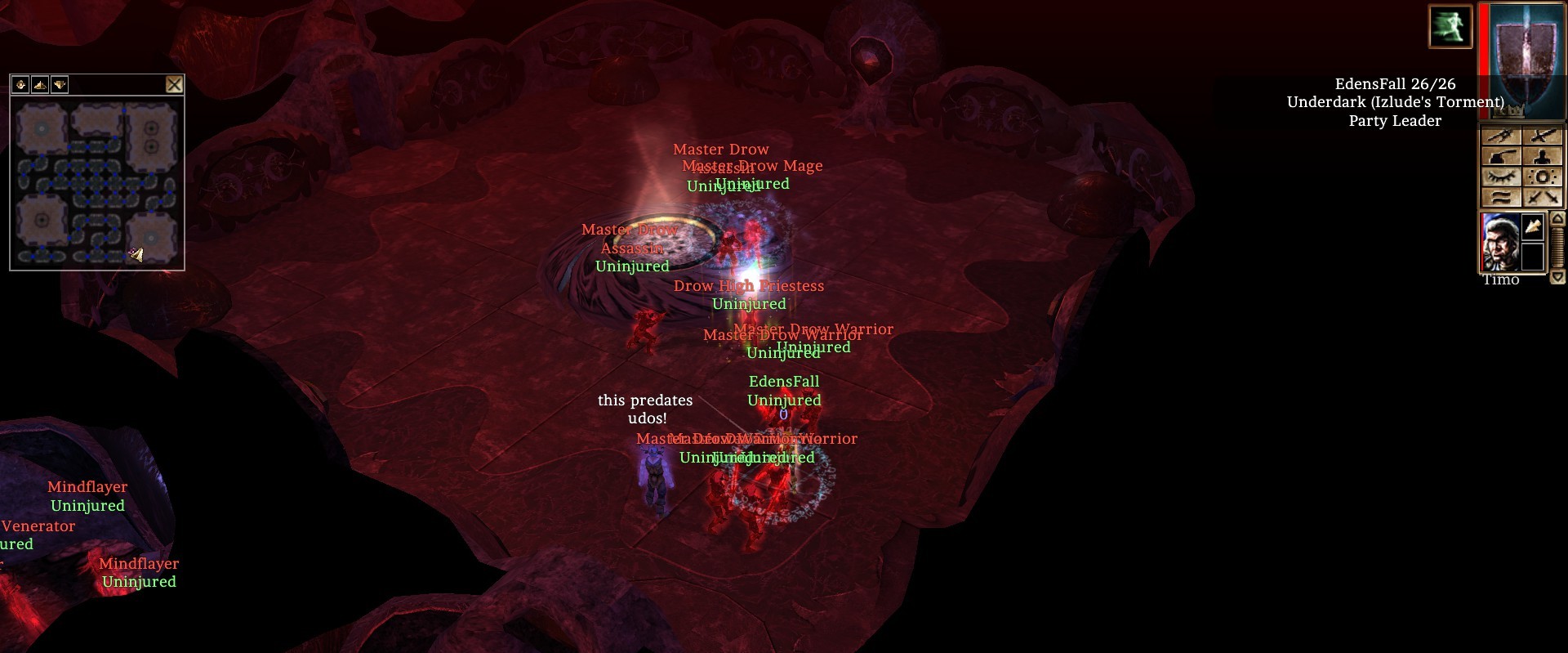
Task: Open the compass and map tools button
Action: point(1502,136)
